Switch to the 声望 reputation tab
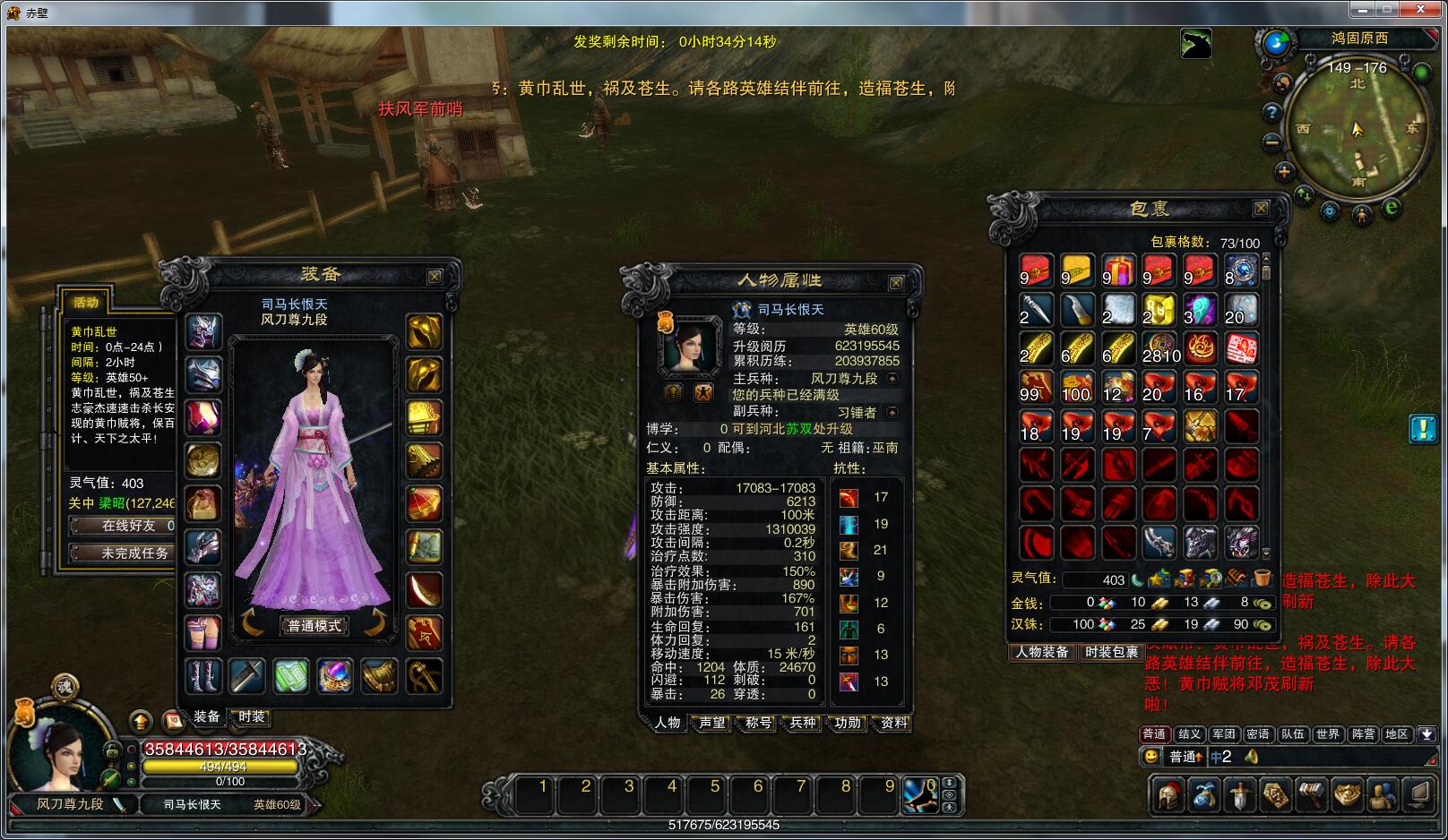 pos(712,723)
